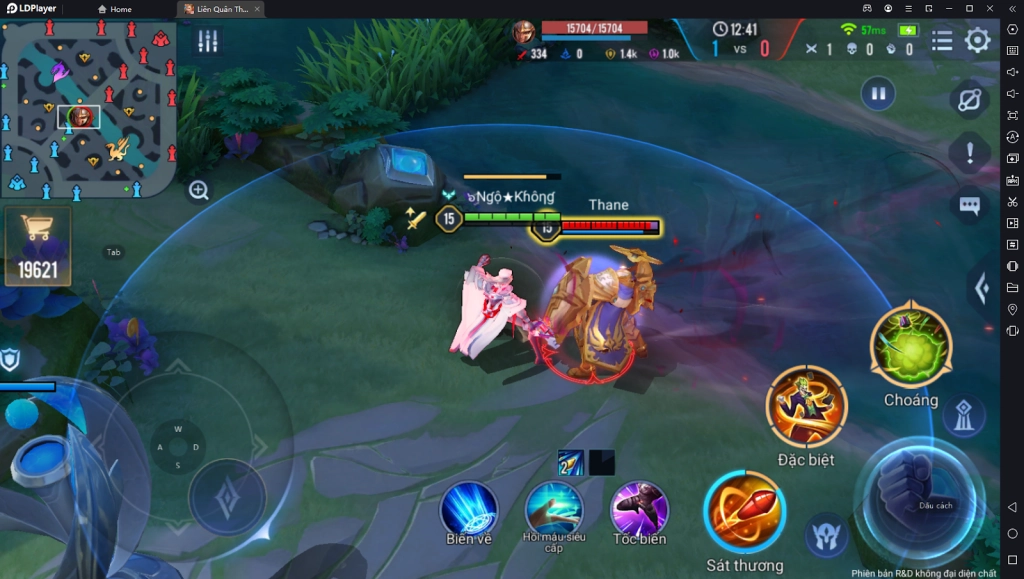This screenshot has width=1024, height=579.
Task: Use the Choáng stun skill
Action: coord(910,347)
